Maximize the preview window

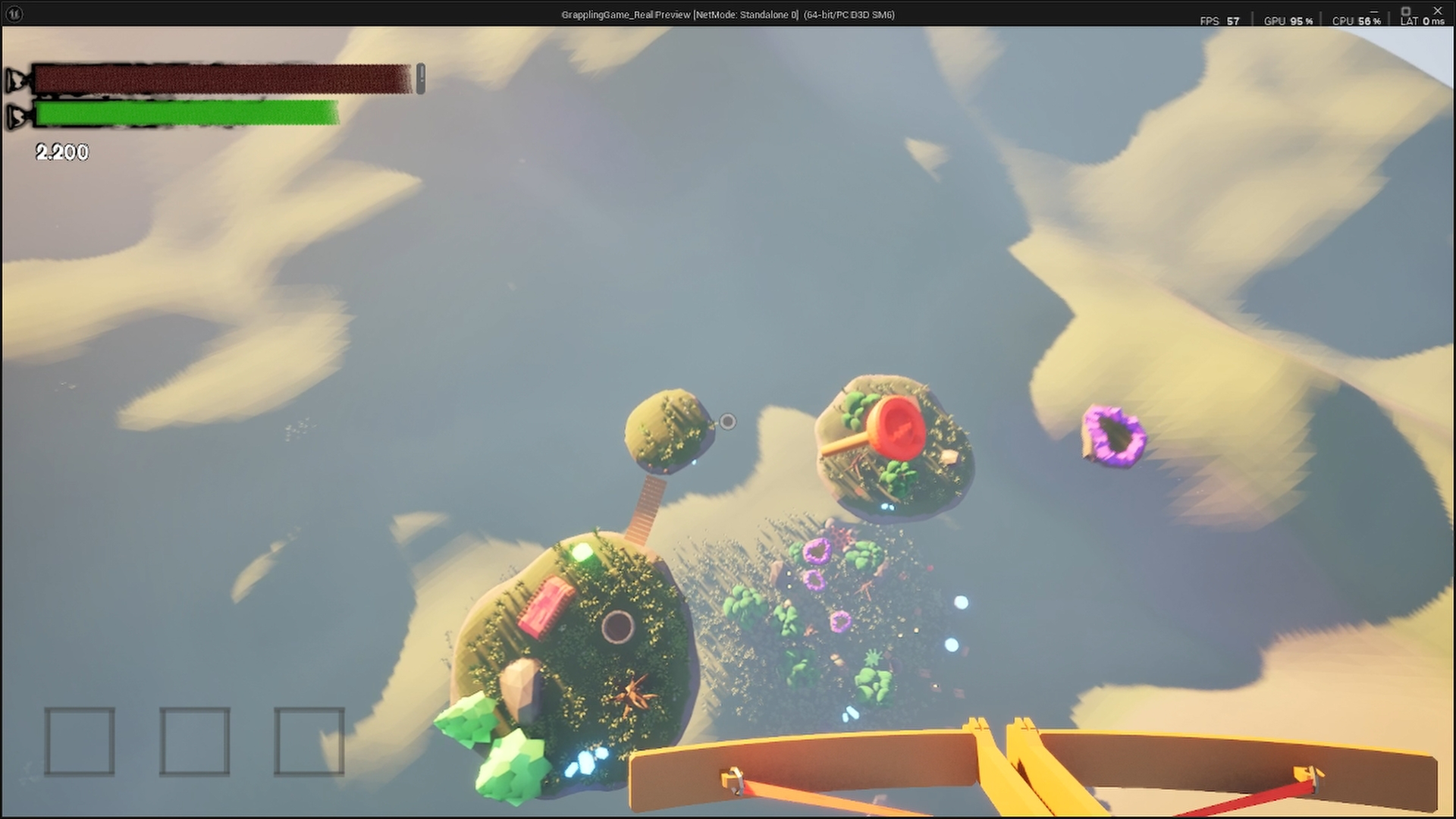point(1405,11)
